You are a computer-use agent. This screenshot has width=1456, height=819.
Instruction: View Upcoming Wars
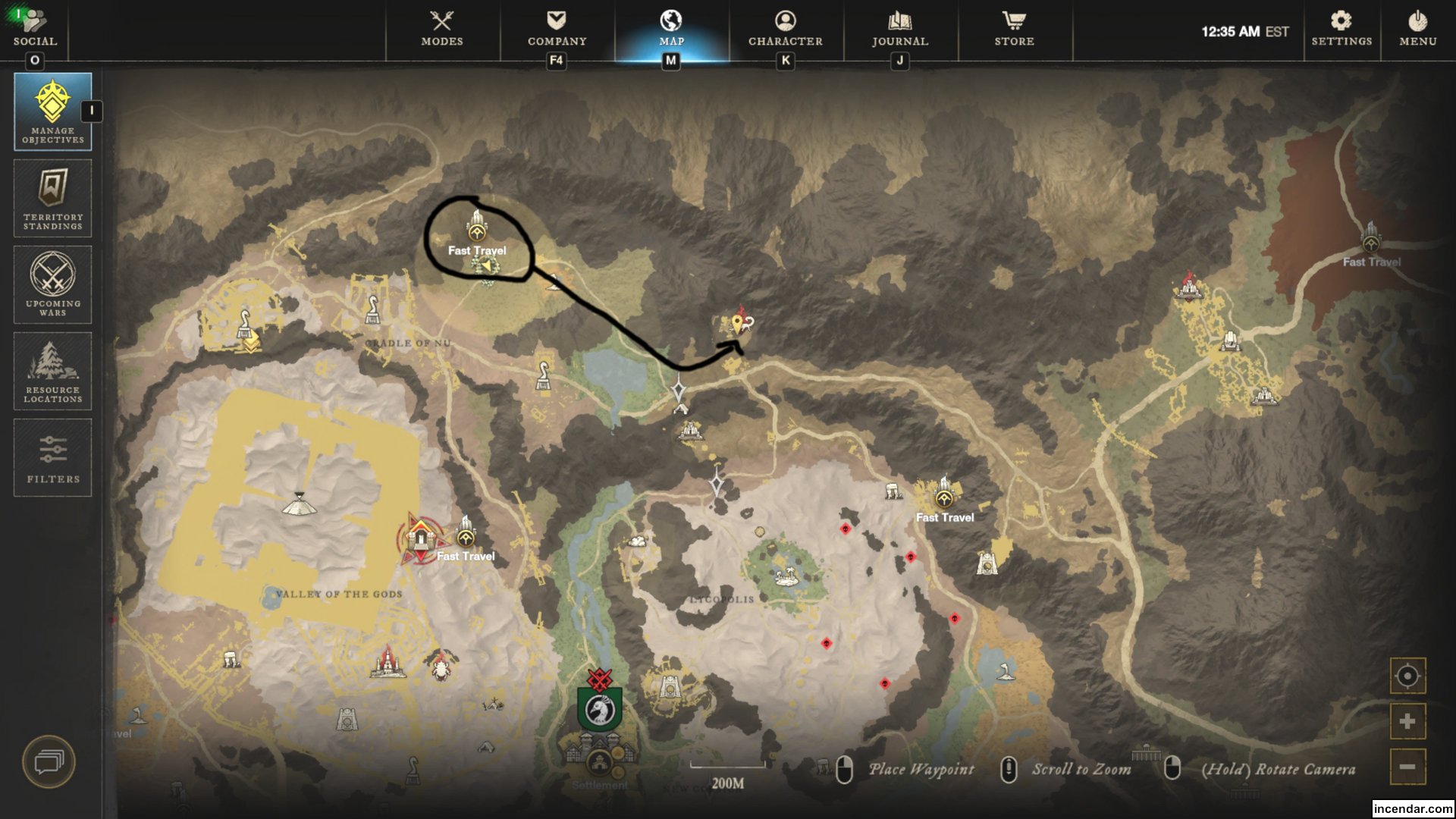coord(52,284)
